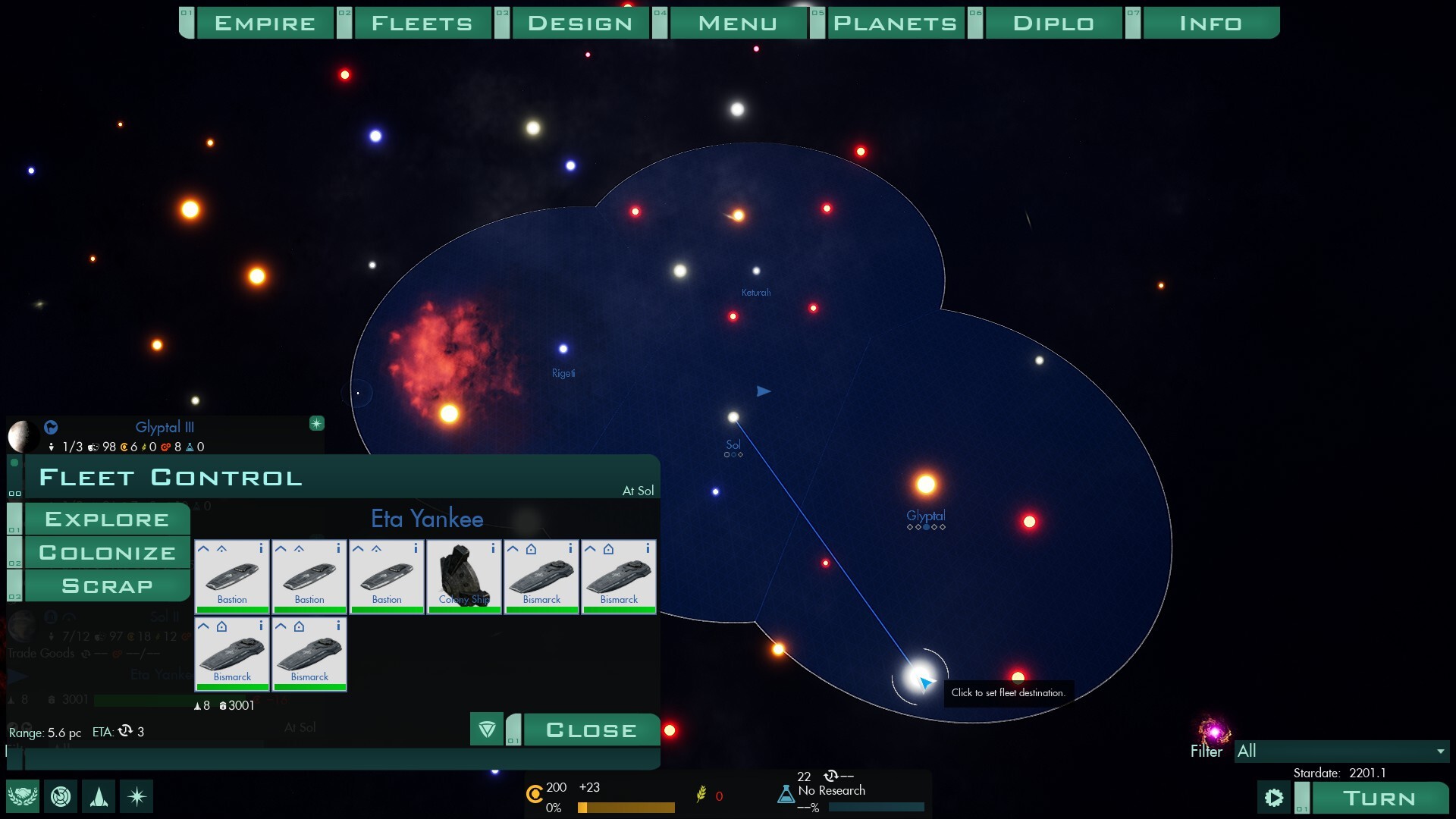Click the gear auto-turn button
This screenshot has height=819, width=1456.
click(1274, 798)
